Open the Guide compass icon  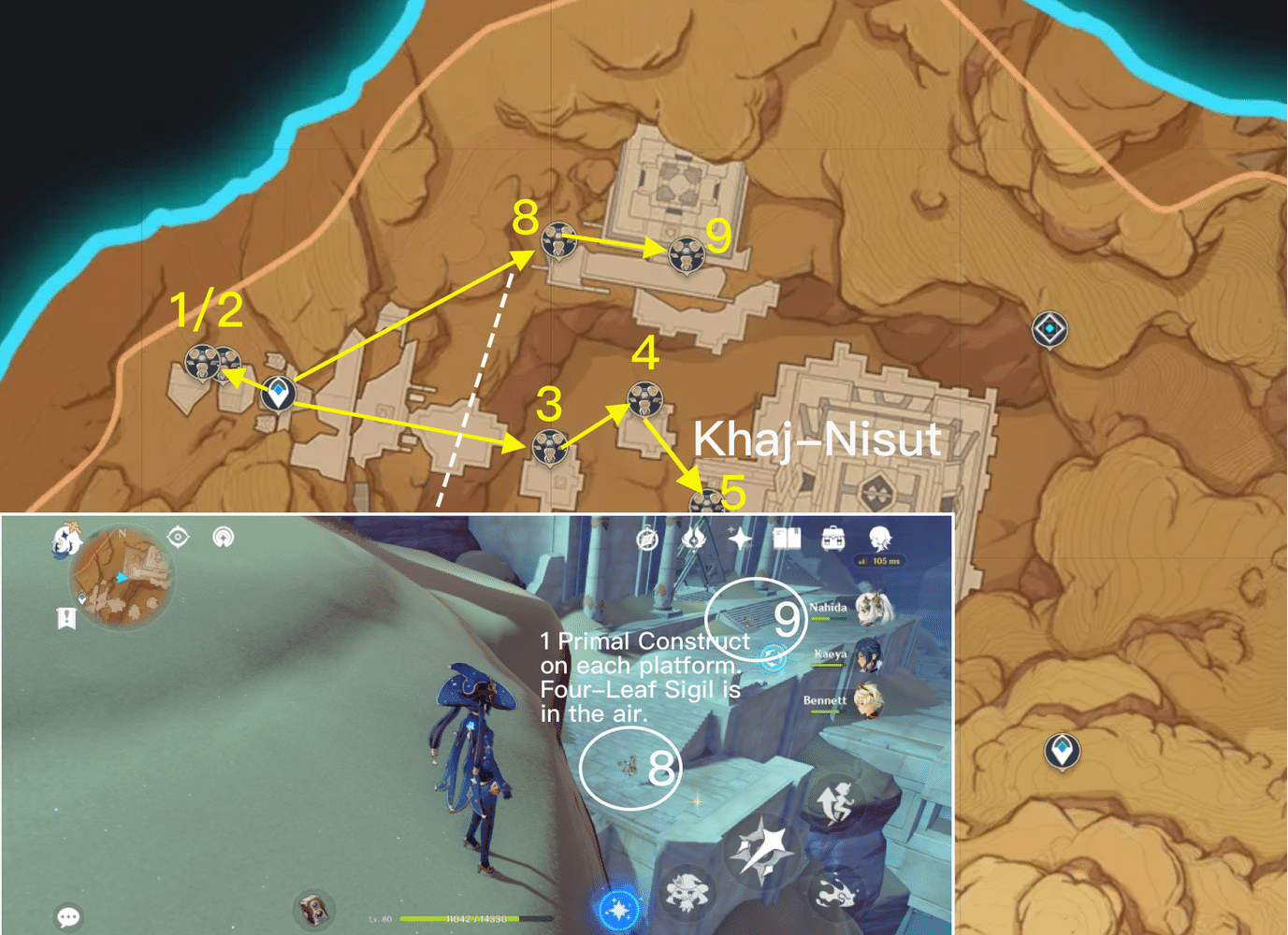tap(645, 540)
